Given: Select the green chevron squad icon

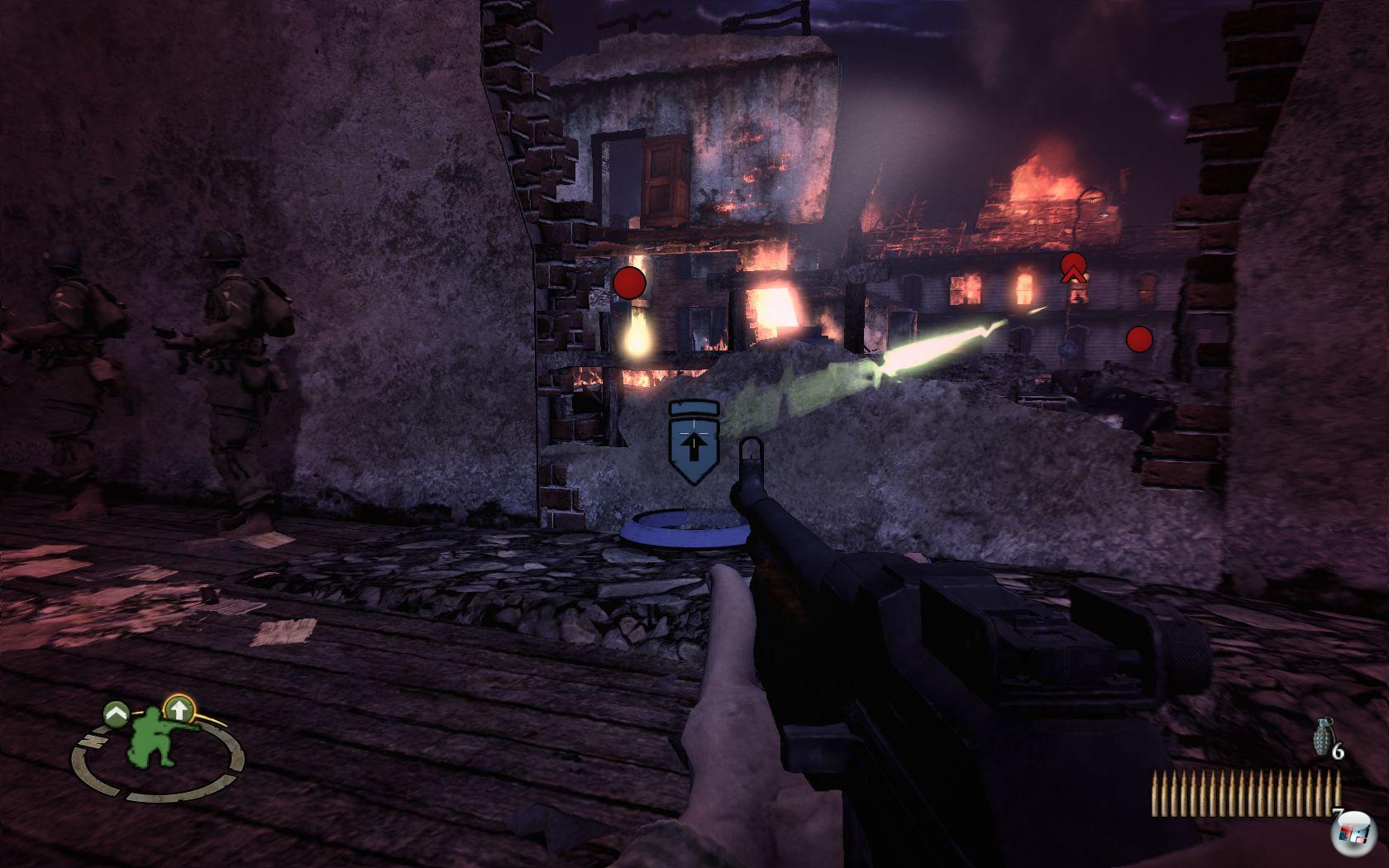Looking at the screenshot, I should tap(115, 712).
